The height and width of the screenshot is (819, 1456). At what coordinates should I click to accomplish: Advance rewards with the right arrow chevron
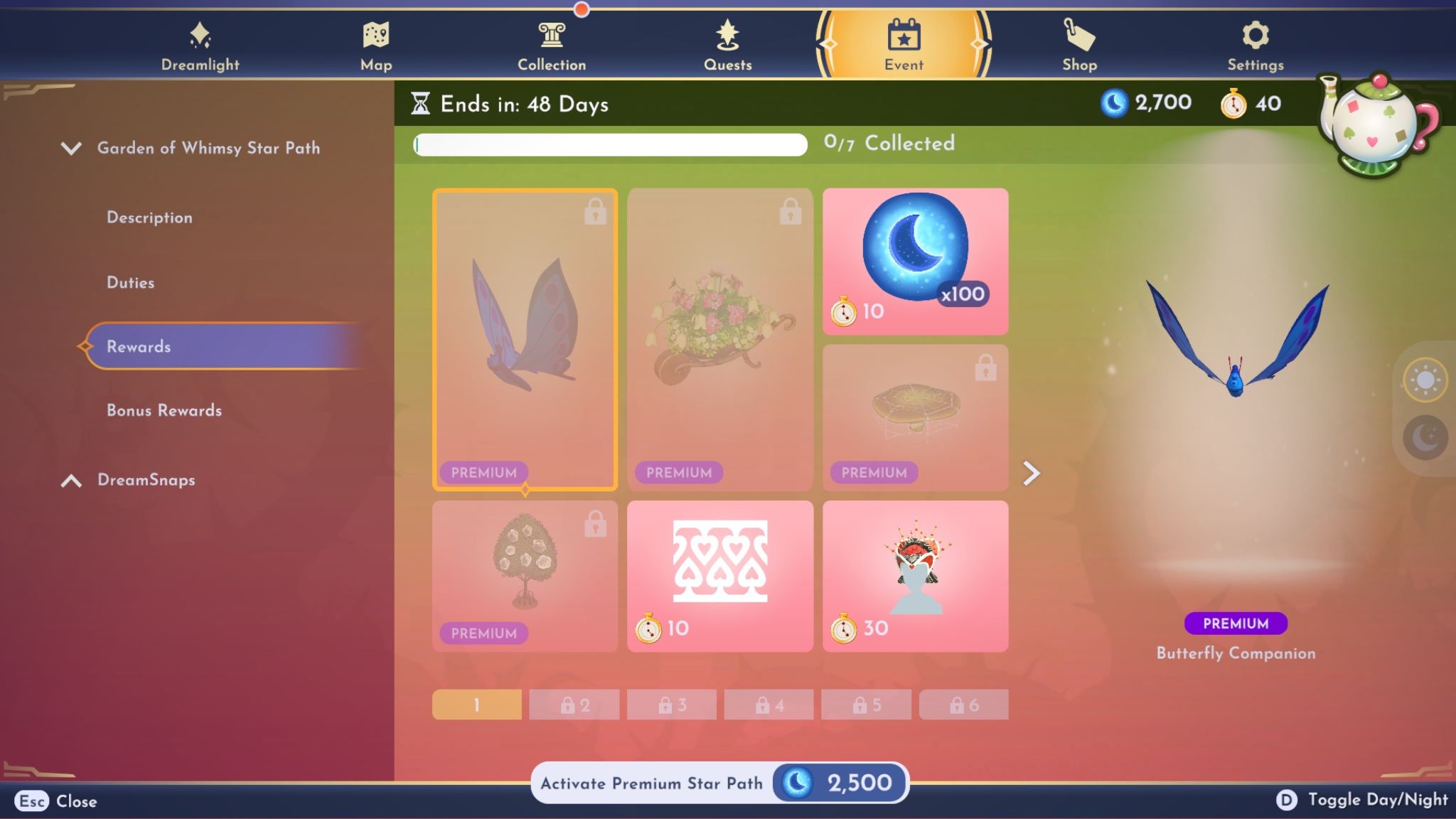1032,472
